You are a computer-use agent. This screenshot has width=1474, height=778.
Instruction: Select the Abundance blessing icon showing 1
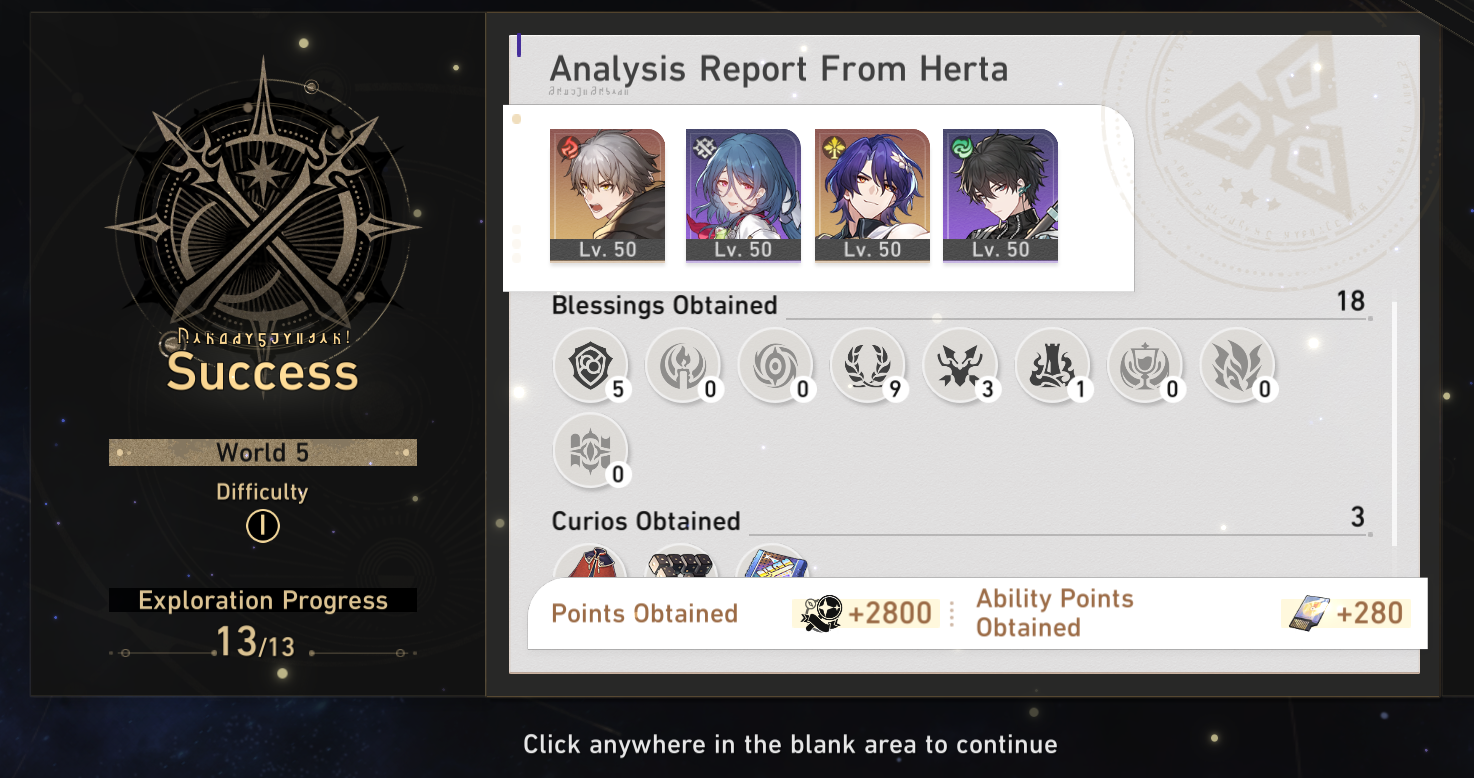1053,367
